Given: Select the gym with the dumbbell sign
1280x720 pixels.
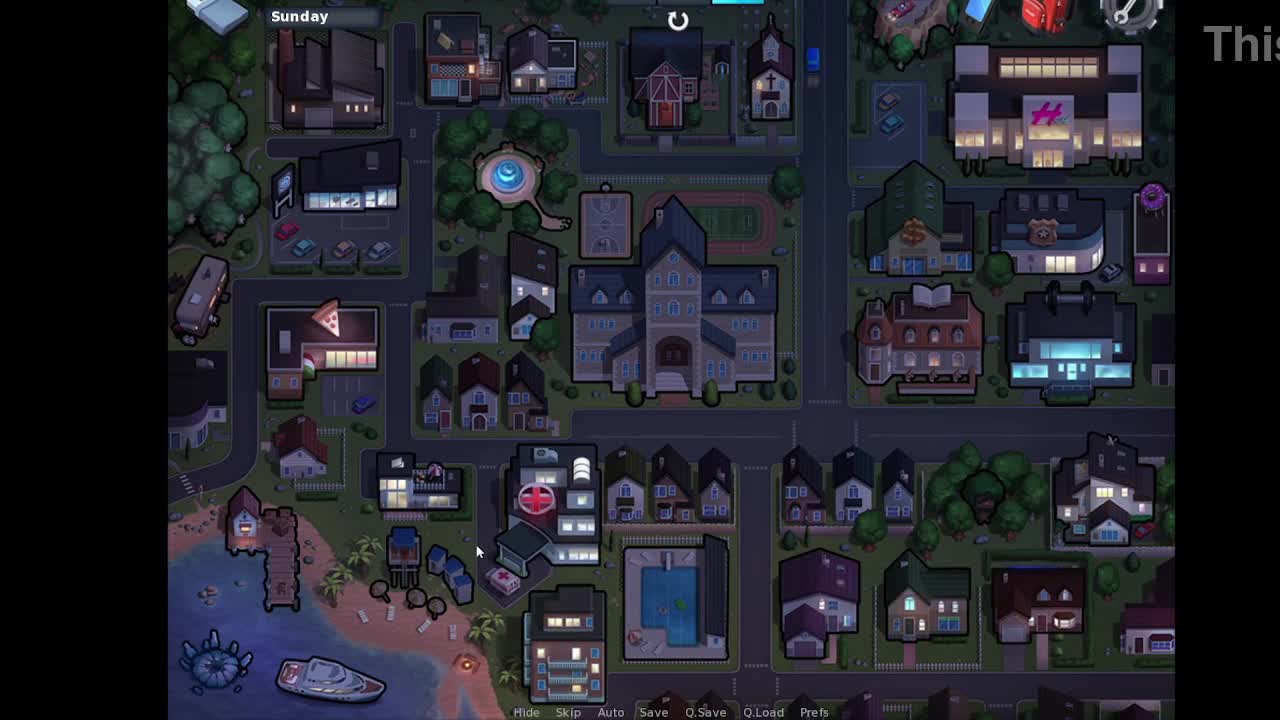Looking at the screenshot, I should click(x=1070, y=340).
